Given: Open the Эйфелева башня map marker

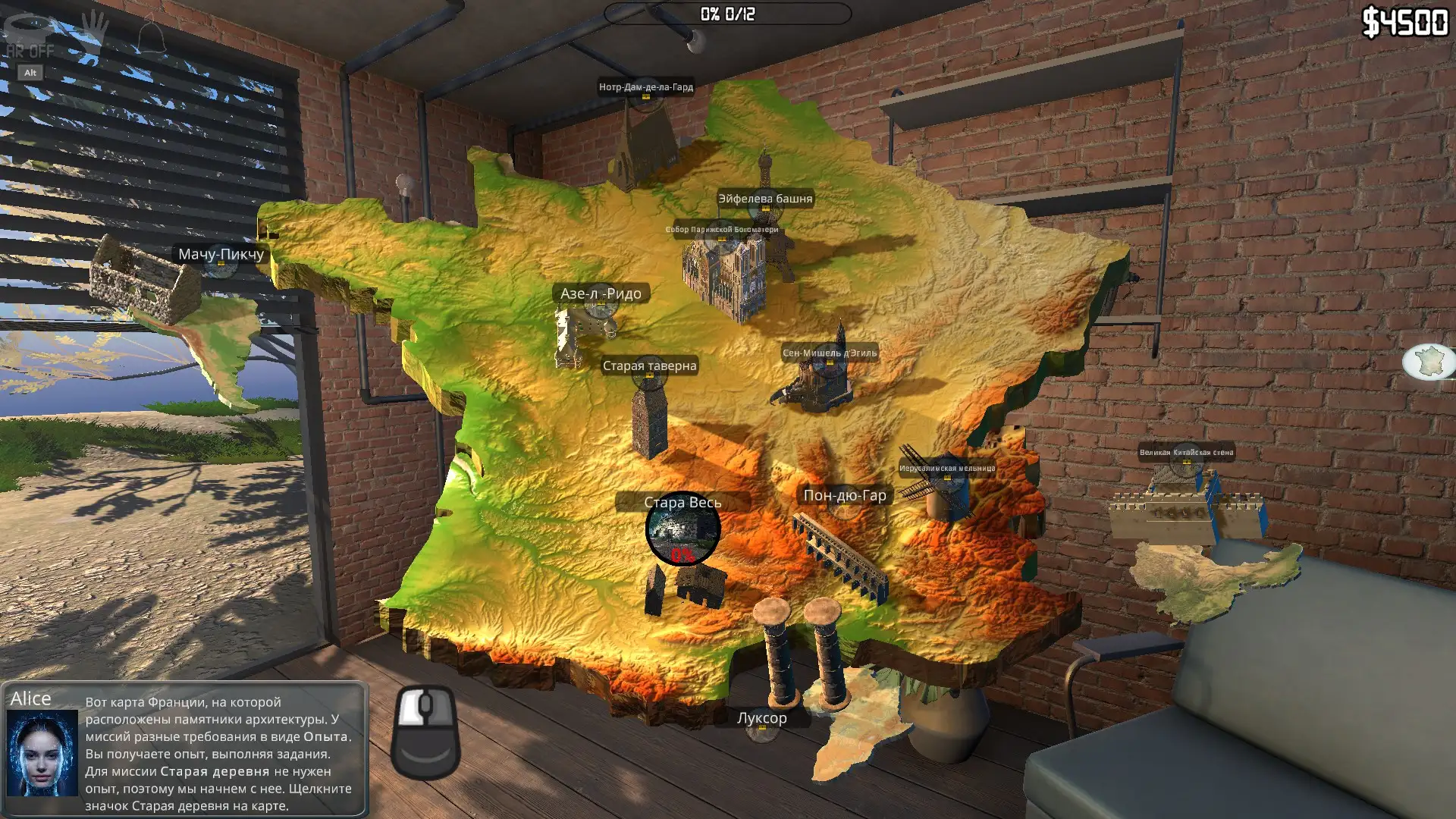Looking at the screenshot, I should click(x=765, y=199).
